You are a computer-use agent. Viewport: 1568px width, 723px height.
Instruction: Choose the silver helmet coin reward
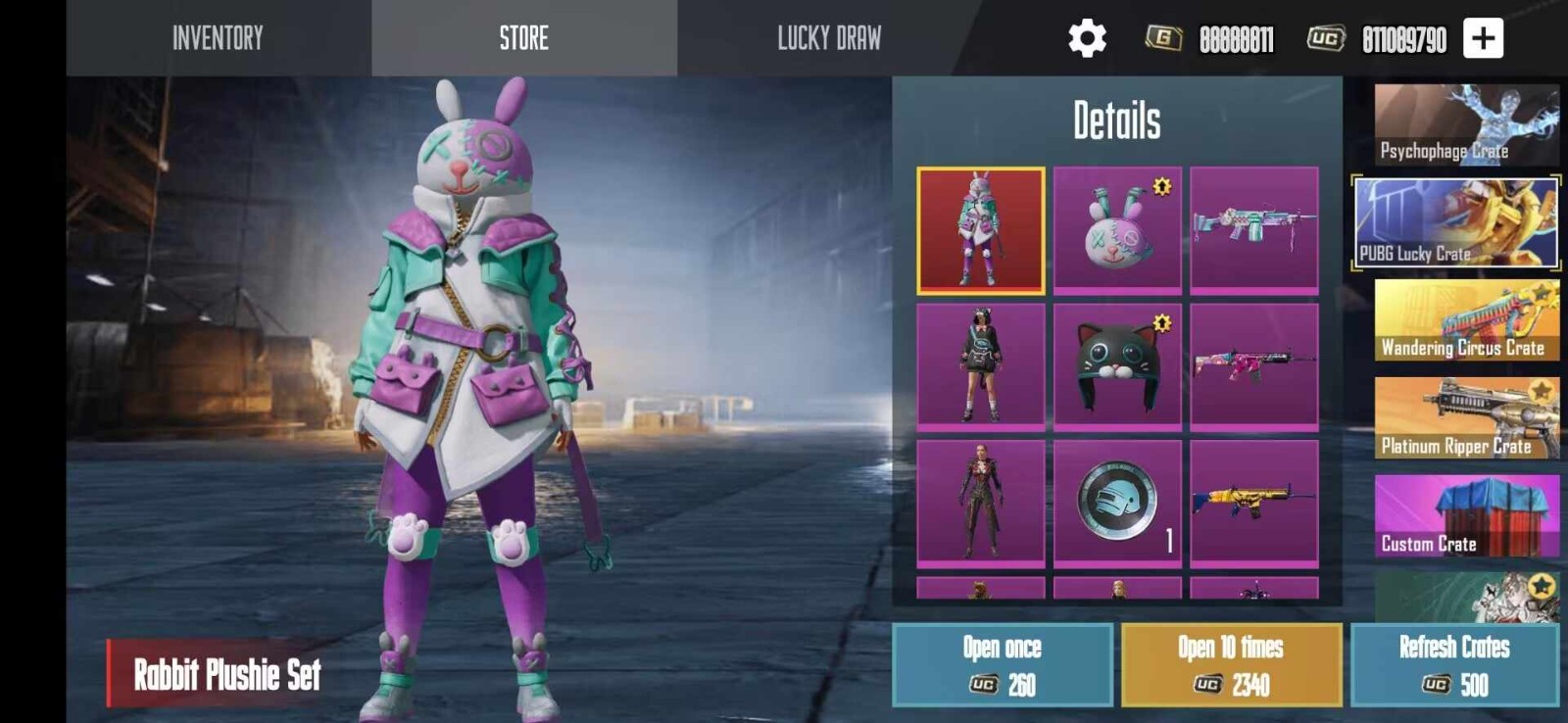[x=1117, y=503]
